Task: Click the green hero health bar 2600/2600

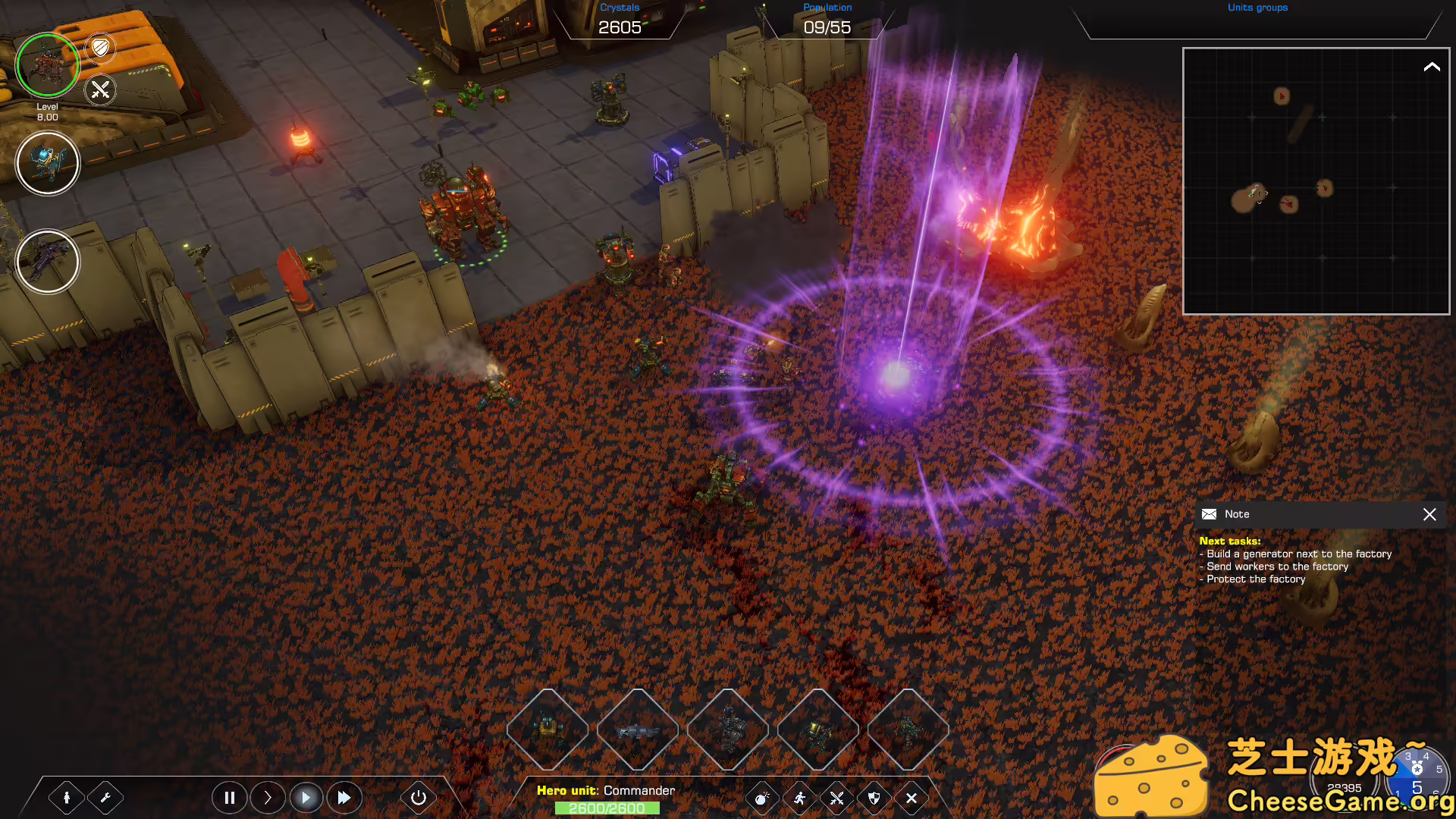Action: tap(606, 808)
